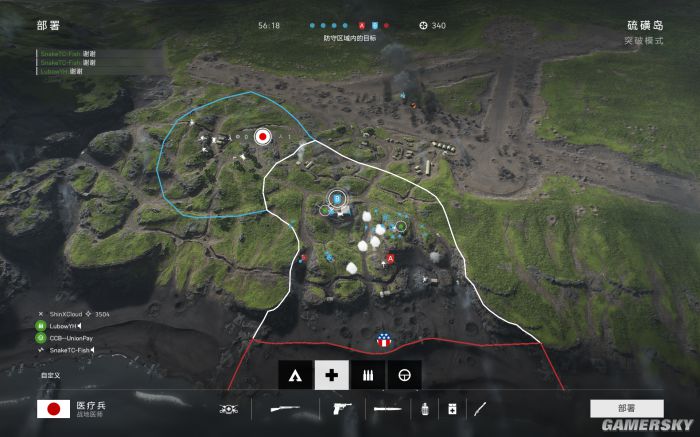
Task: Click the red objective A marker
Action: point(390,258)
